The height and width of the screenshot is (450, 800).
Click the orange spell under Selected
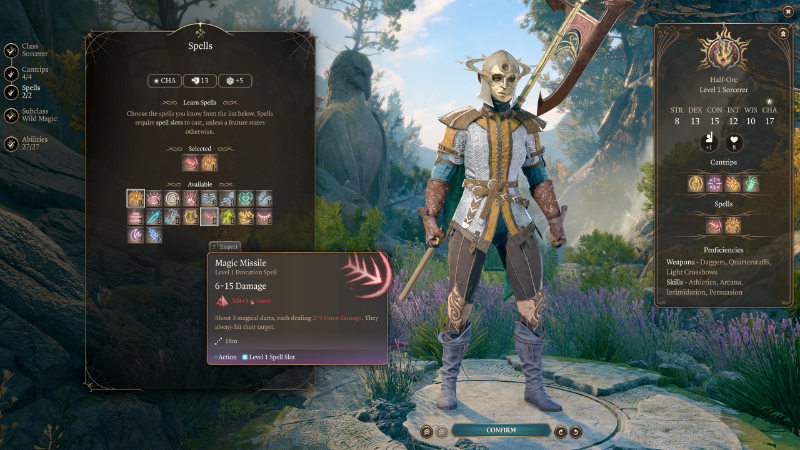(209, 163)
